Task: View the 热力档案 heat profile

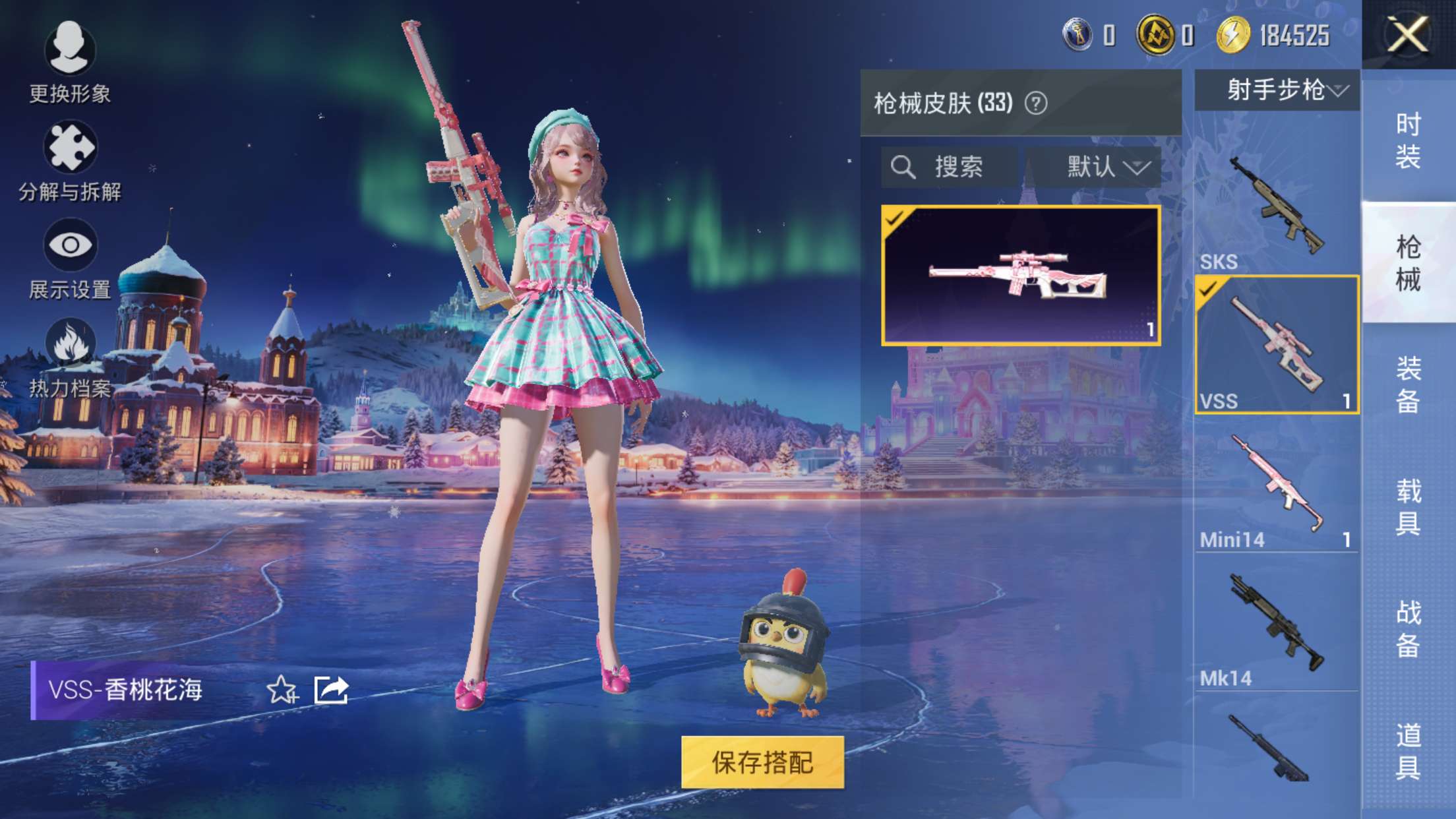Action: tap(68, 340)
